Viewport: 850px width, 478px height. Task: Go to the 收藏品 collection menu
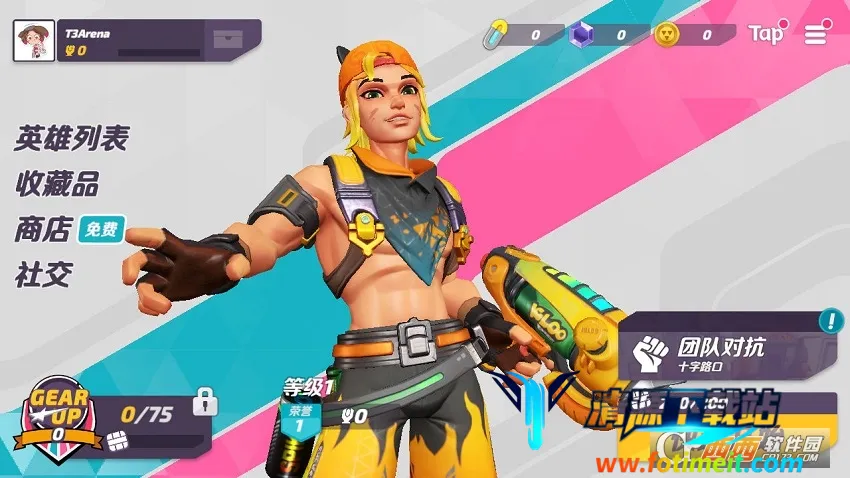(57, 184)
